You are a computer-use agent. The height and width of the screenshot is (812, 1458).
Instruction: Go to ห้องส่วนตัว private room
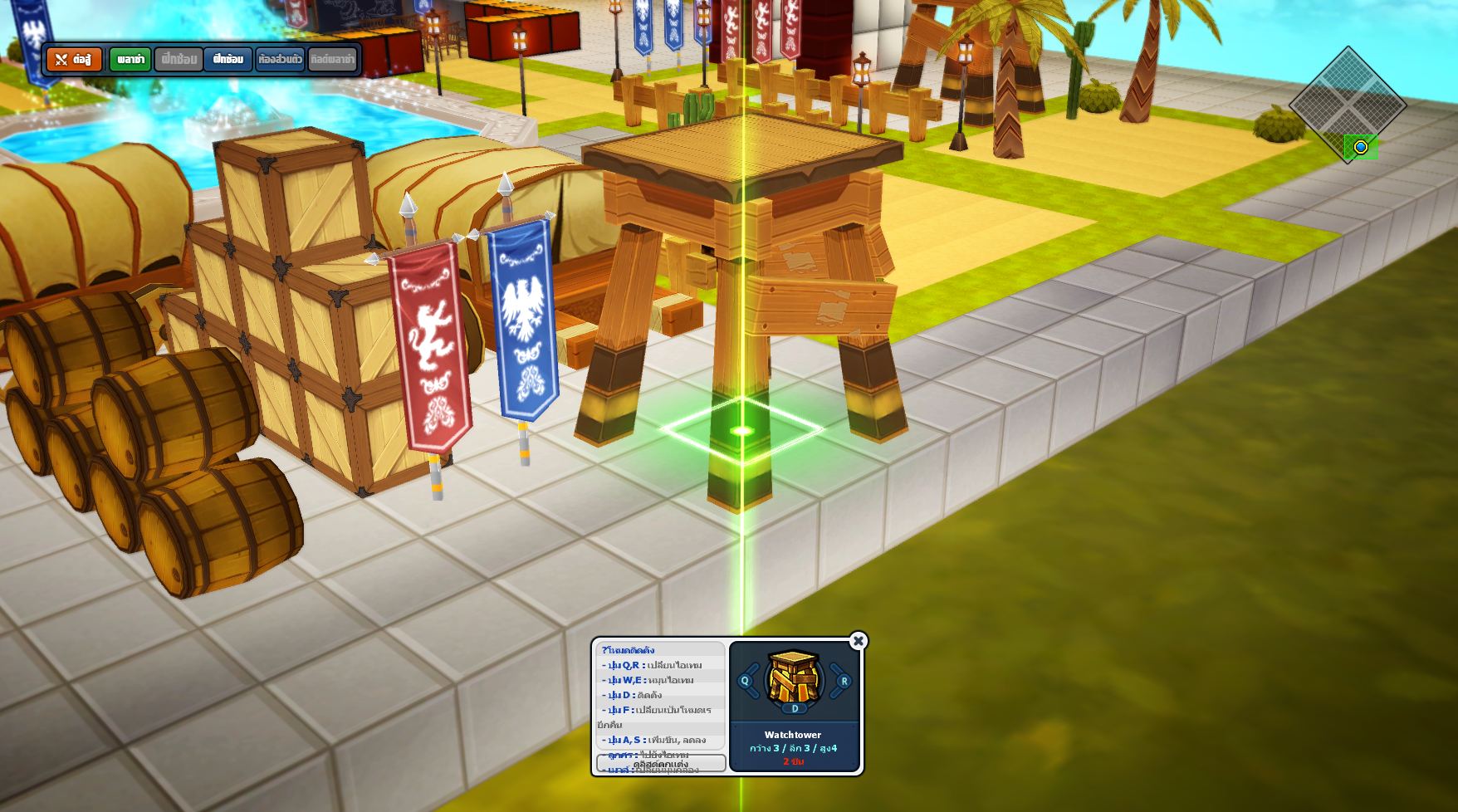coord(280,60)
